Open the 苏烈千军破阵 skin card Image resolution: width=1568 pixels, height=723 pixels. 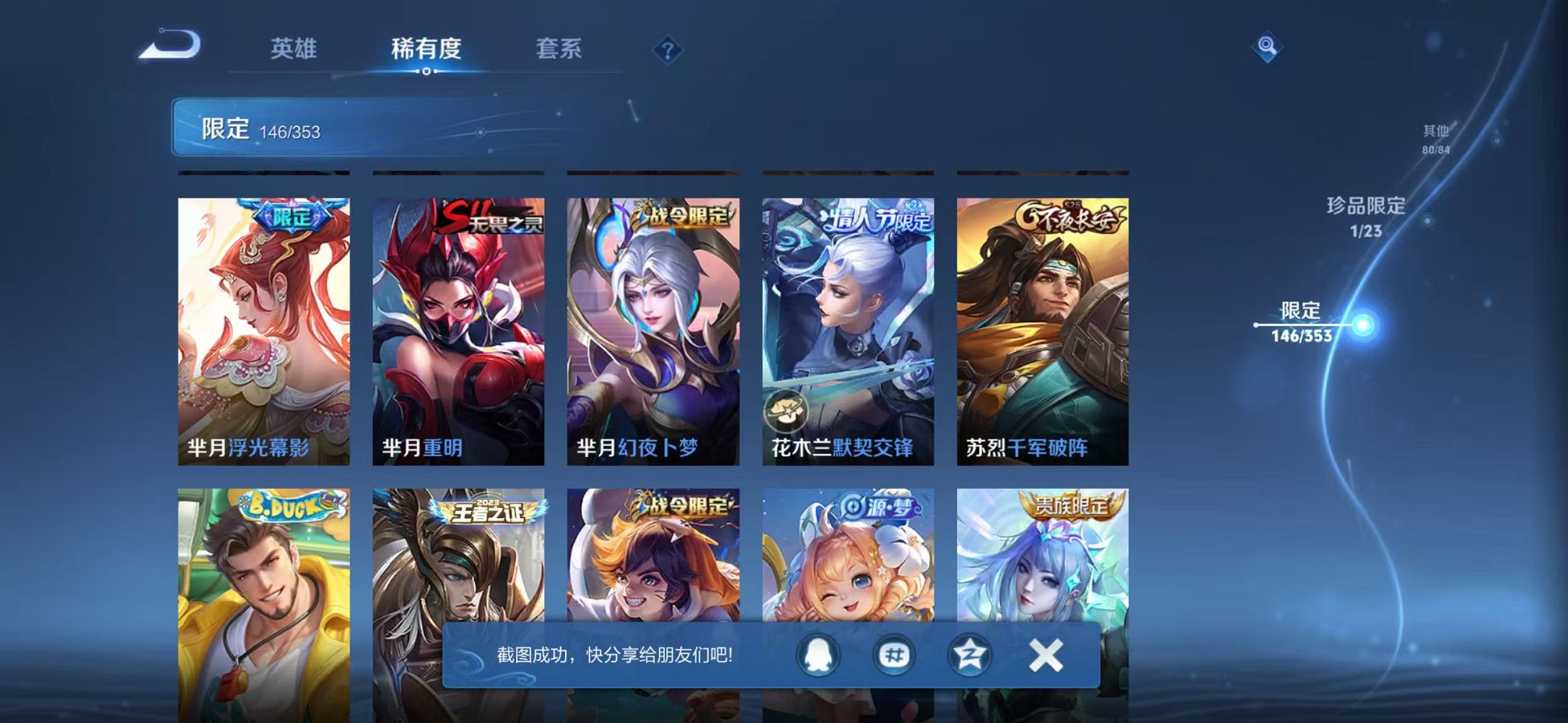[x=1041, y=325]
